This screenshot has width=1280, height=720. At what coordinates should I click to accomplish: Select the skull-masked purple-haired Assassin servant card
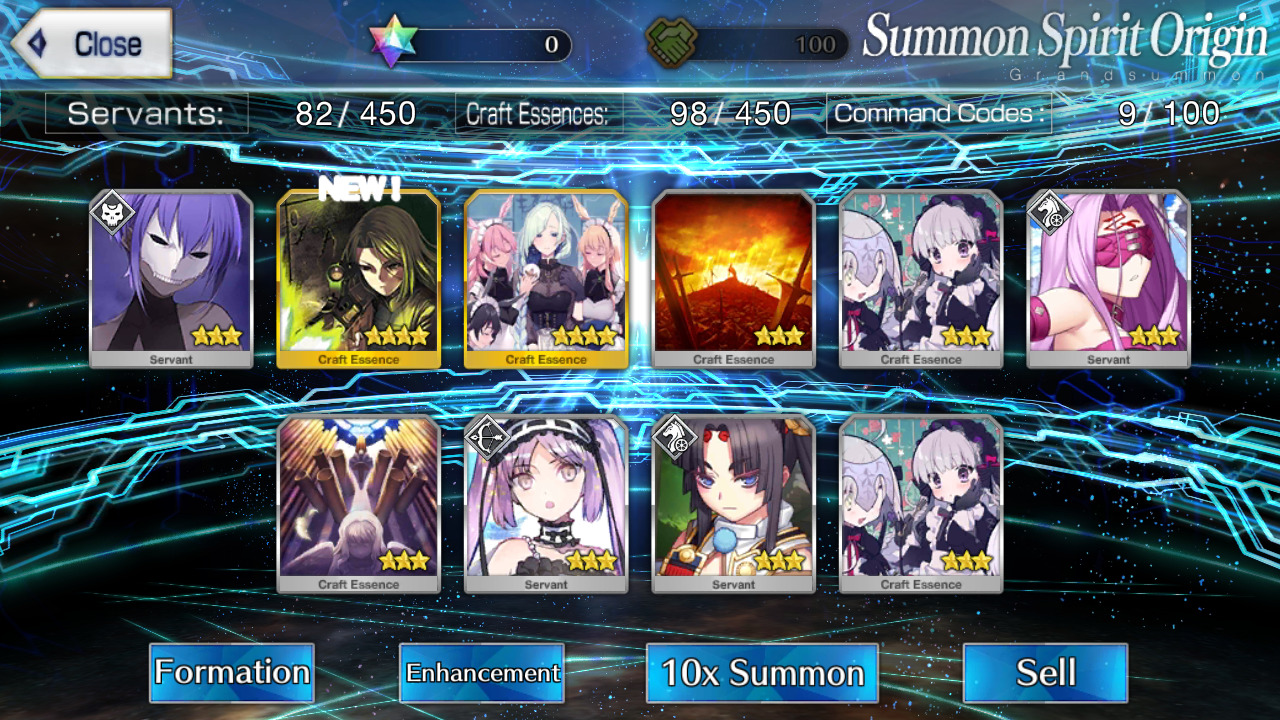pyautogui.click(x=171, y=278)
